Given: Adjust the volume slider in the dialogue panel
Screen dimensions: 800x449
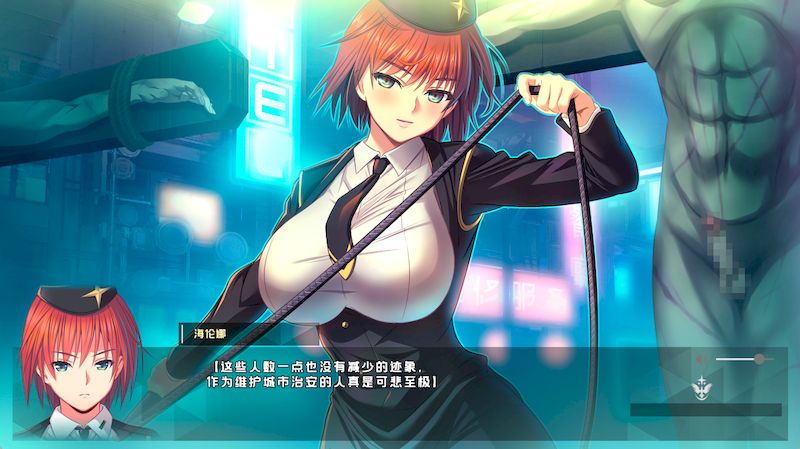Looking at the screenshot, I should (x=759, y=358).
